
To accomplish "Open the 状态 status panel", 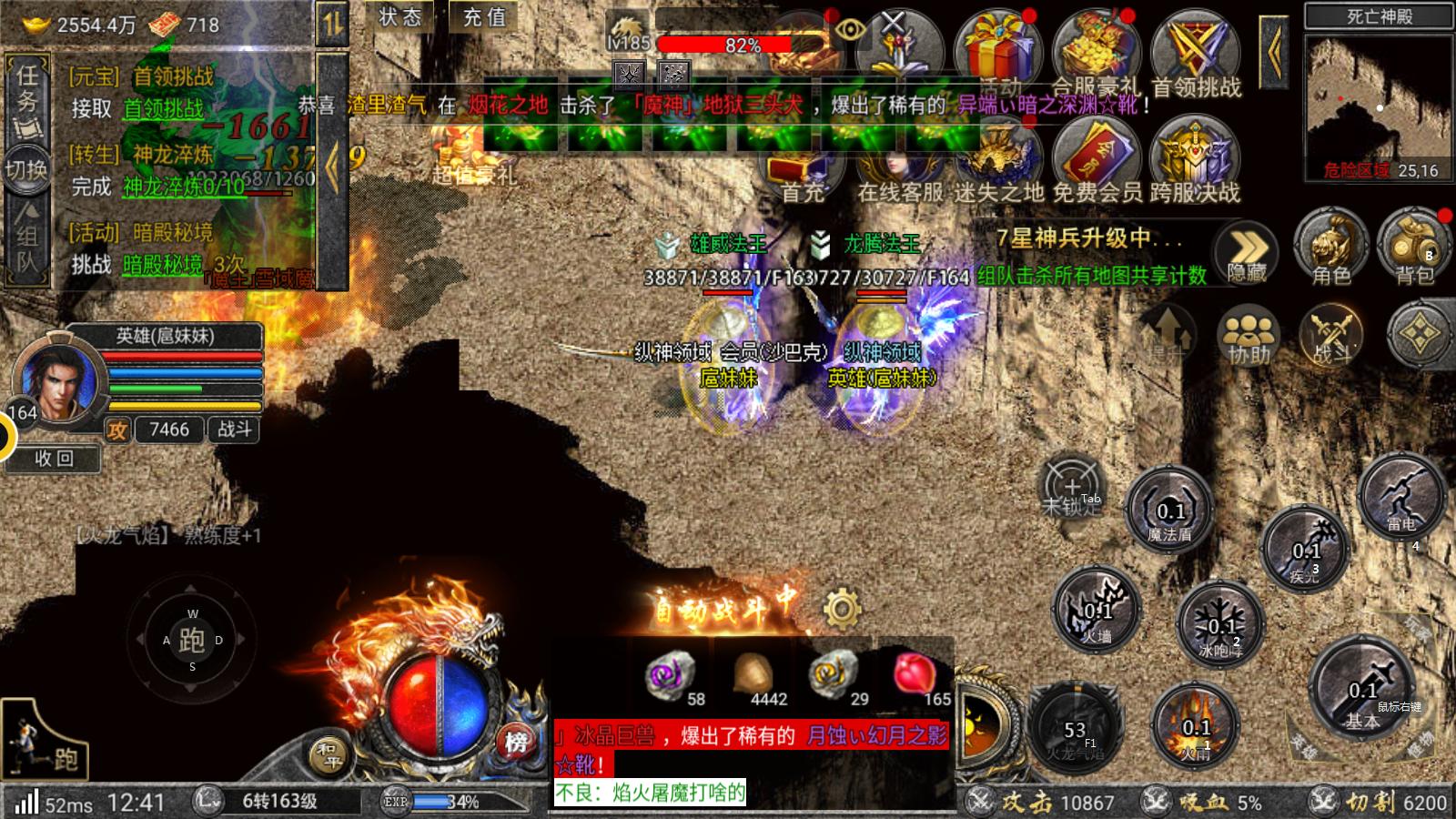I will (400, 17).
